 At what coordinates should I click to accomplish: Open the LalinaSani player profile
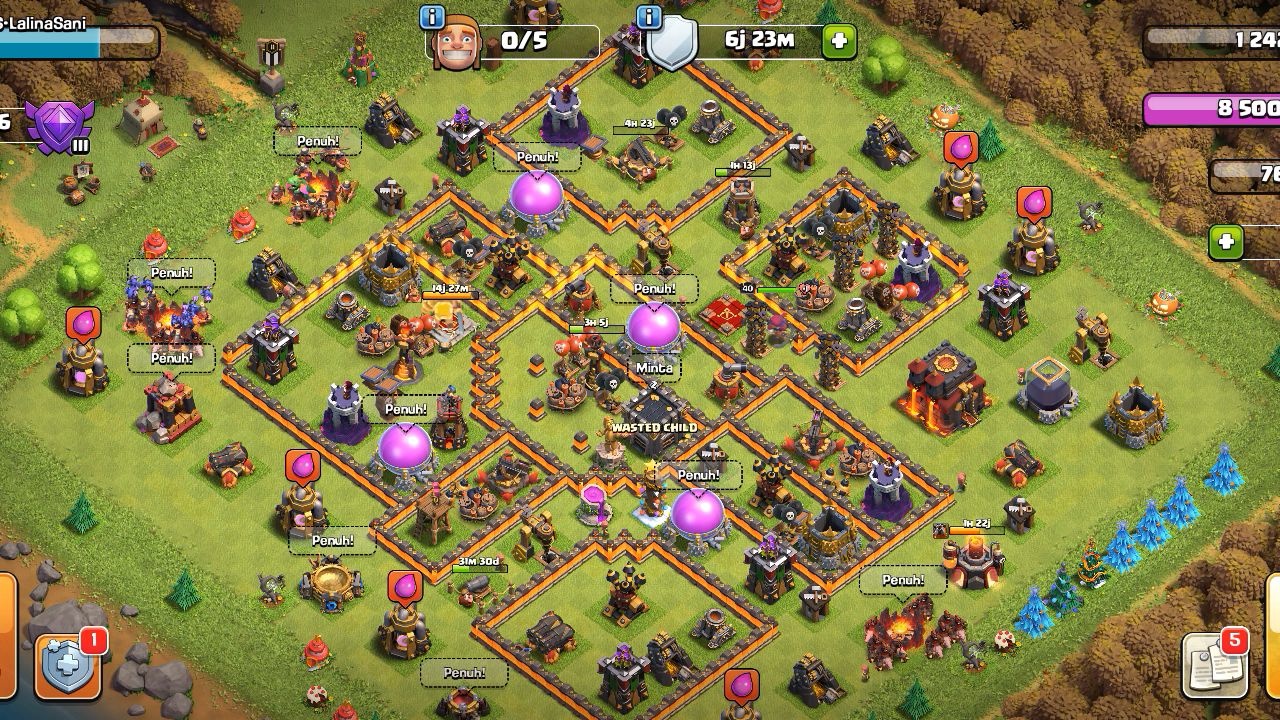pos(50,22)
